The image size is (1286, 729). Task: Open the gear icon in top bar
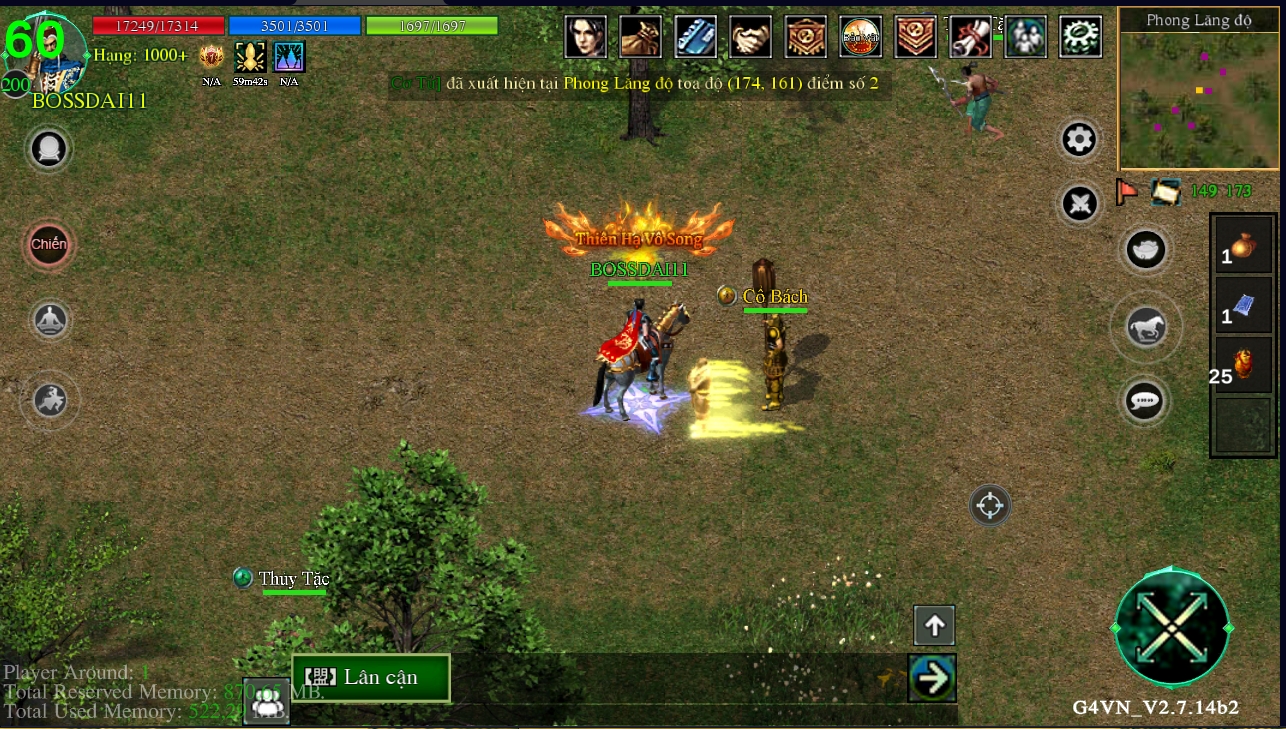[x=1080, y=37]
